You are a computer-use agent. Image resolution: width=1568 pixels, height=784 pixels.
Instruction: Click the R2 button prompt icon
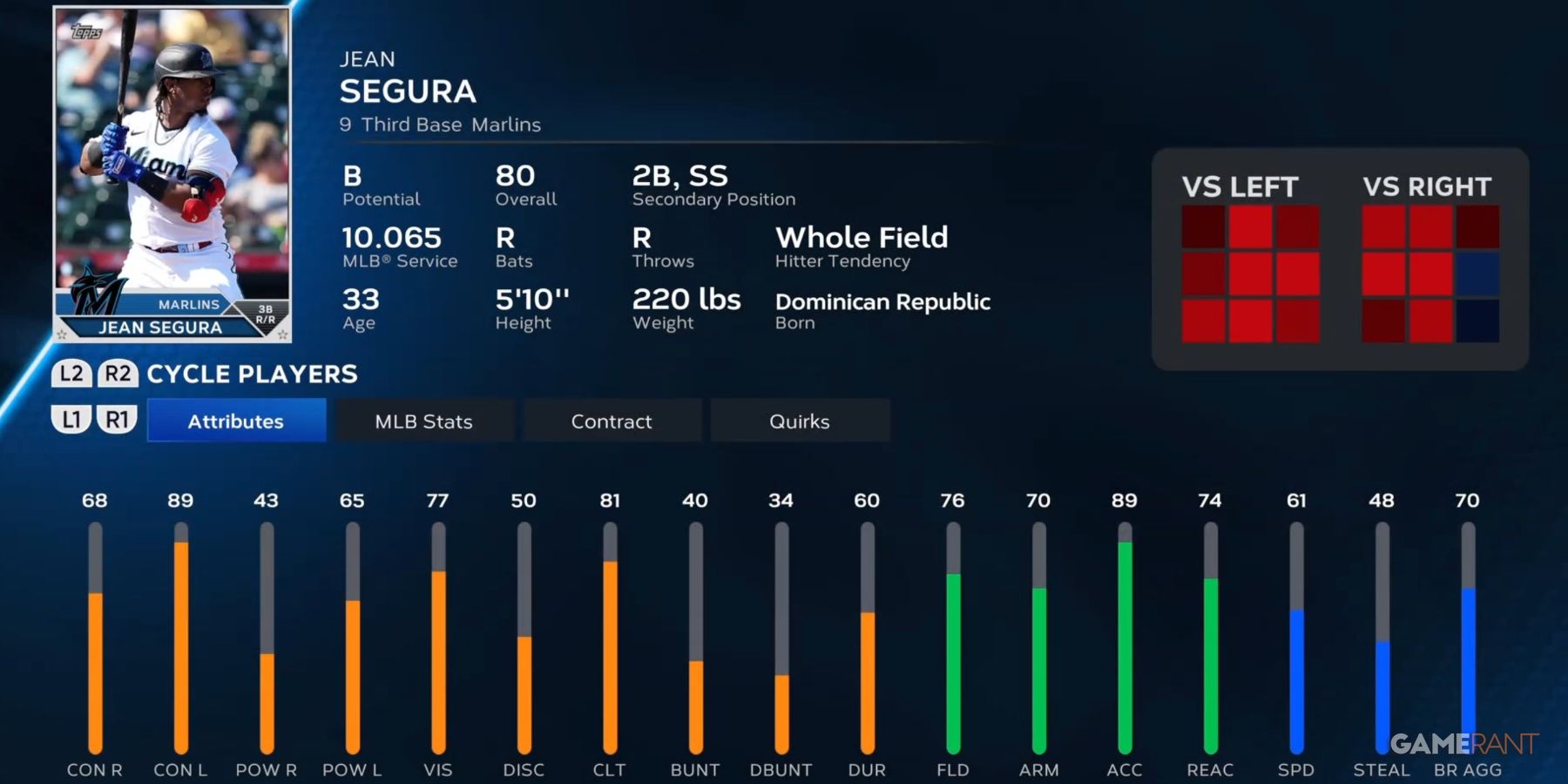click(117, 374)
